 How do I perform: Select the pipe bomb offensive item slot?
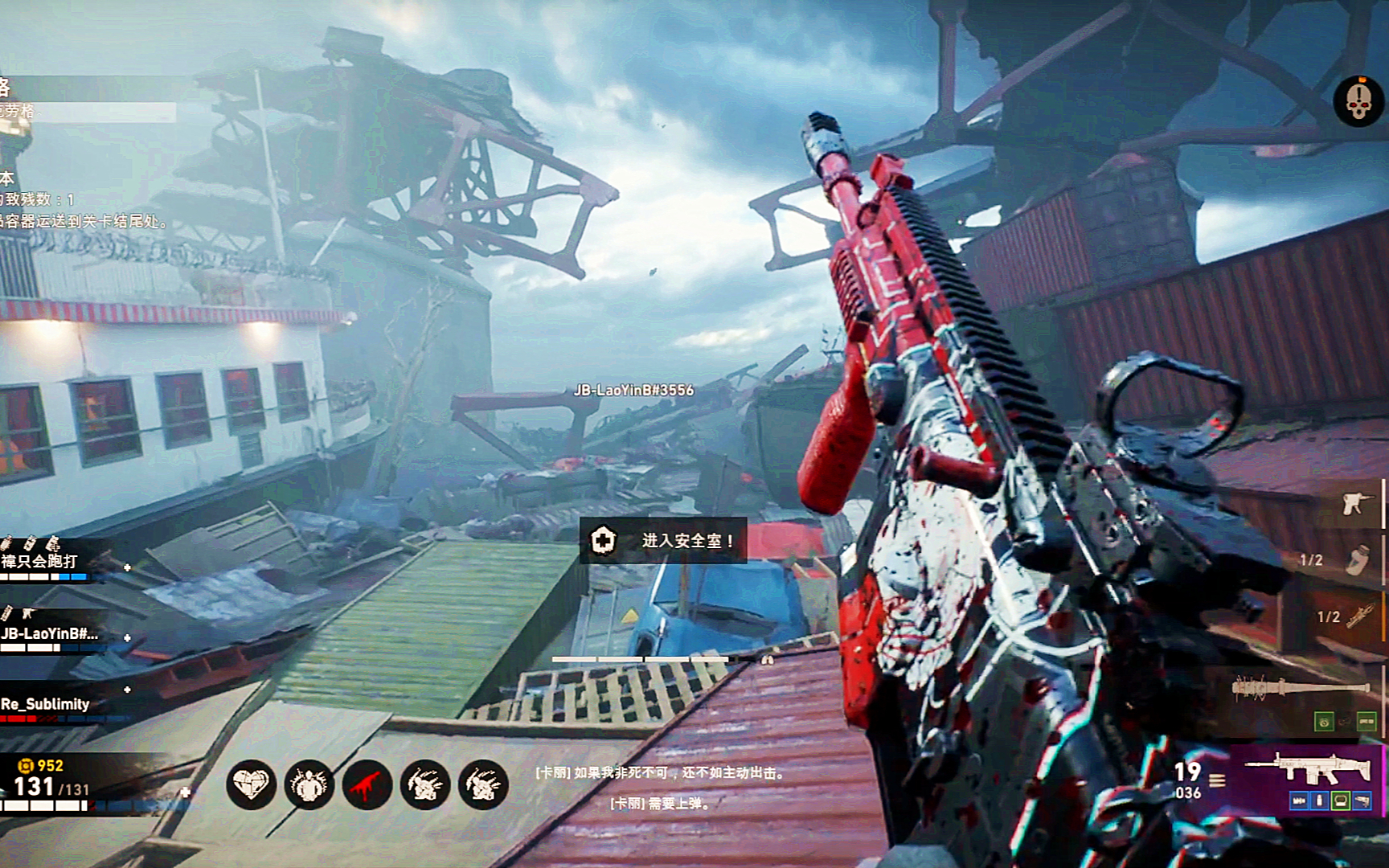point(1359,616)
